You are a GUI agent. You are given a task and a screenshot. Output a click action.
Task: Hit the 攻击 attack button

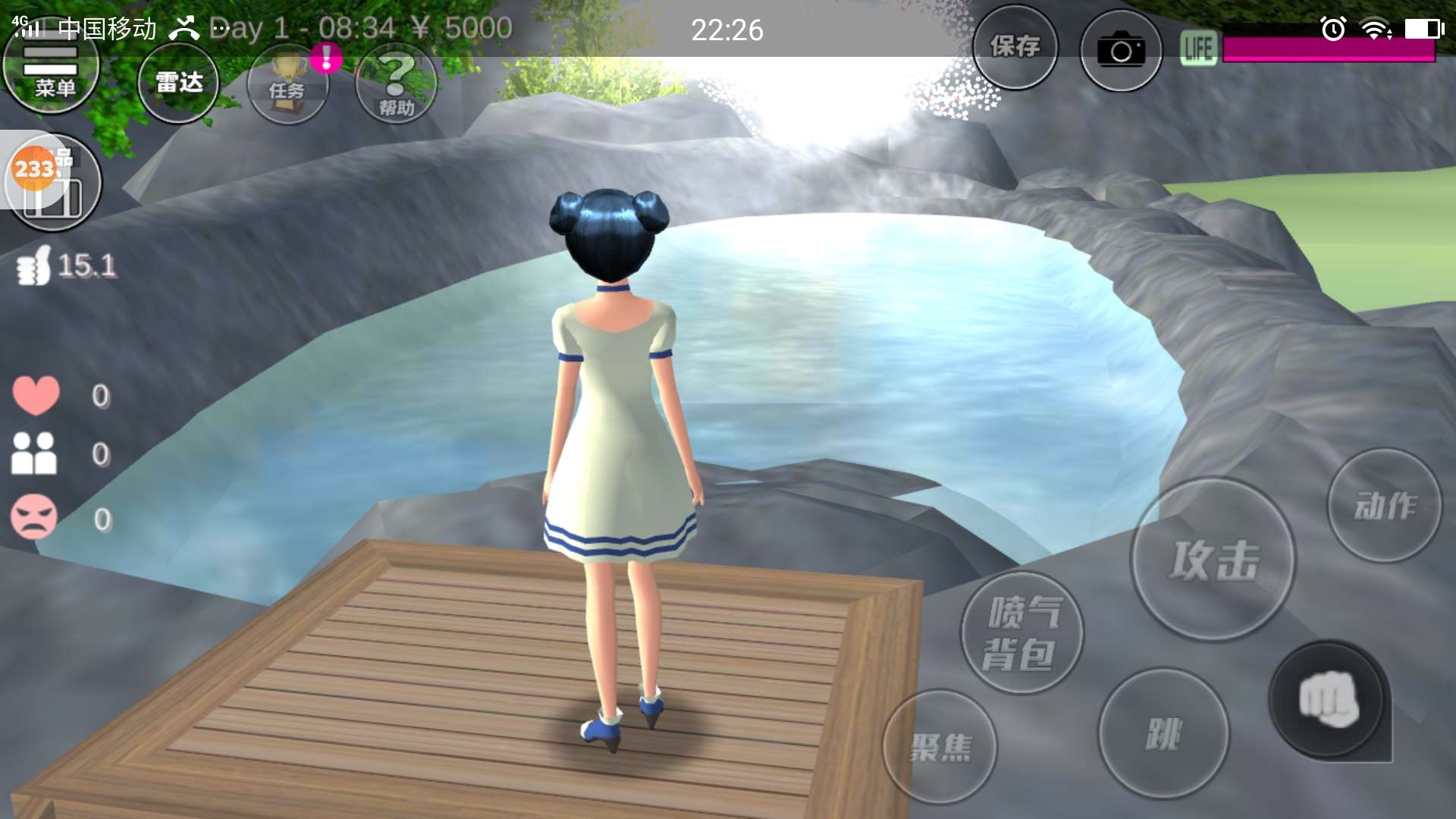(1213, 560)
